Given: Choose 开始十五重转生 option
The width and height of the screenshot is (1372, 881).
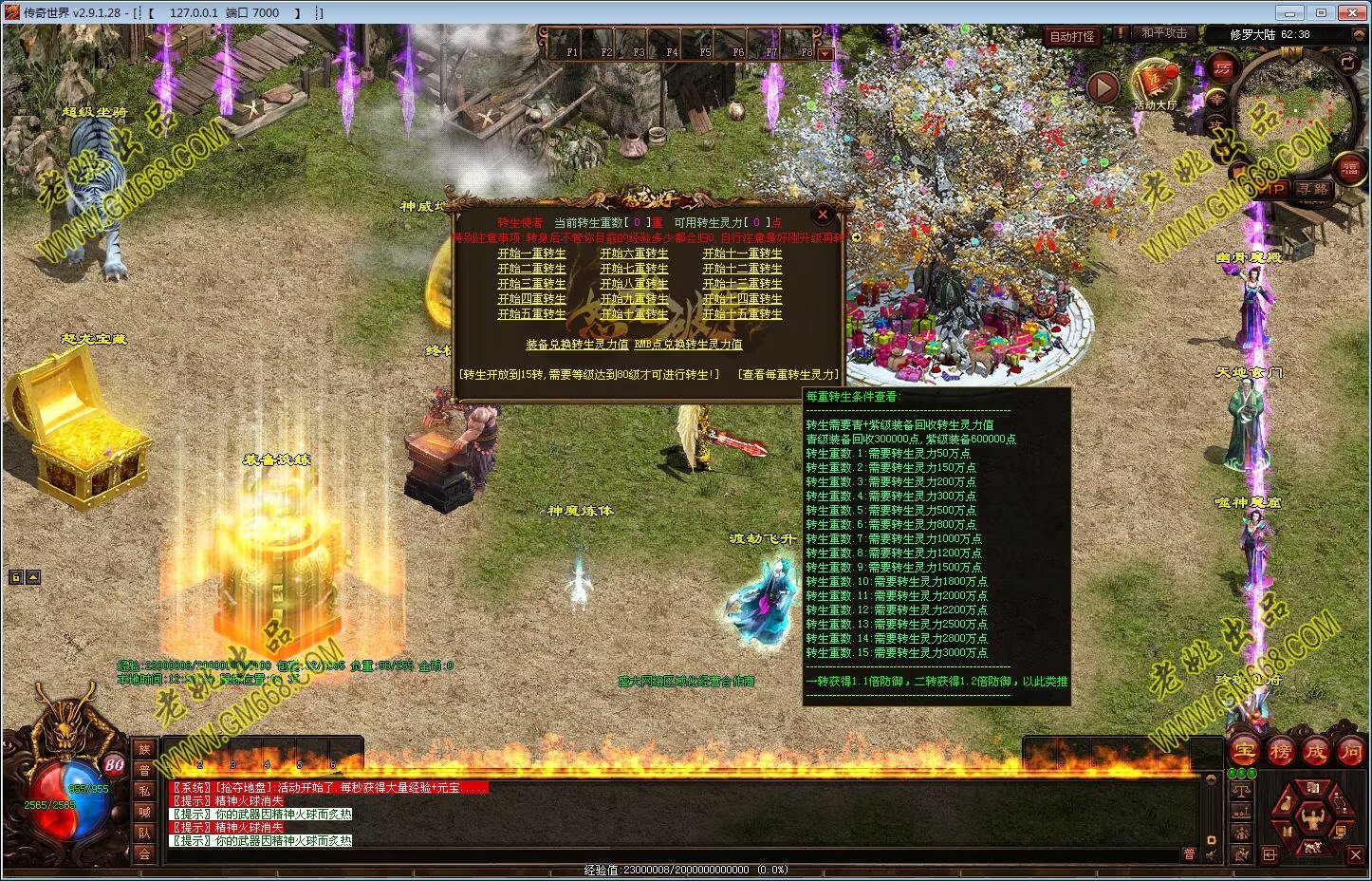Looking at the screenshot, I should pyautogui.click(x=742, y=314).
